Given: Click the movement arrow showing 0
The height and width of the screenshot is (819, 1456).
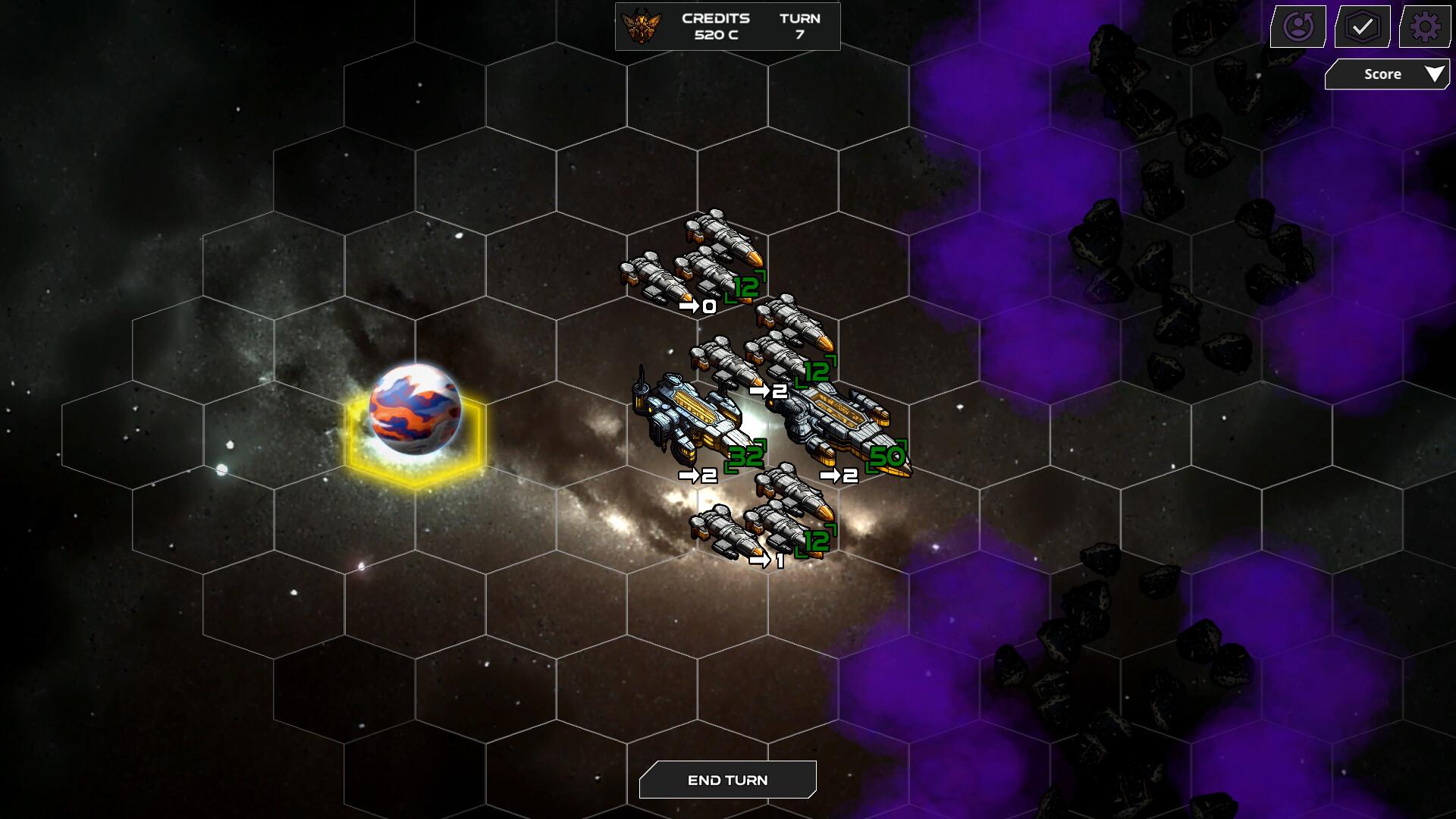Looking at the screenshot, I should pos(696,306).
